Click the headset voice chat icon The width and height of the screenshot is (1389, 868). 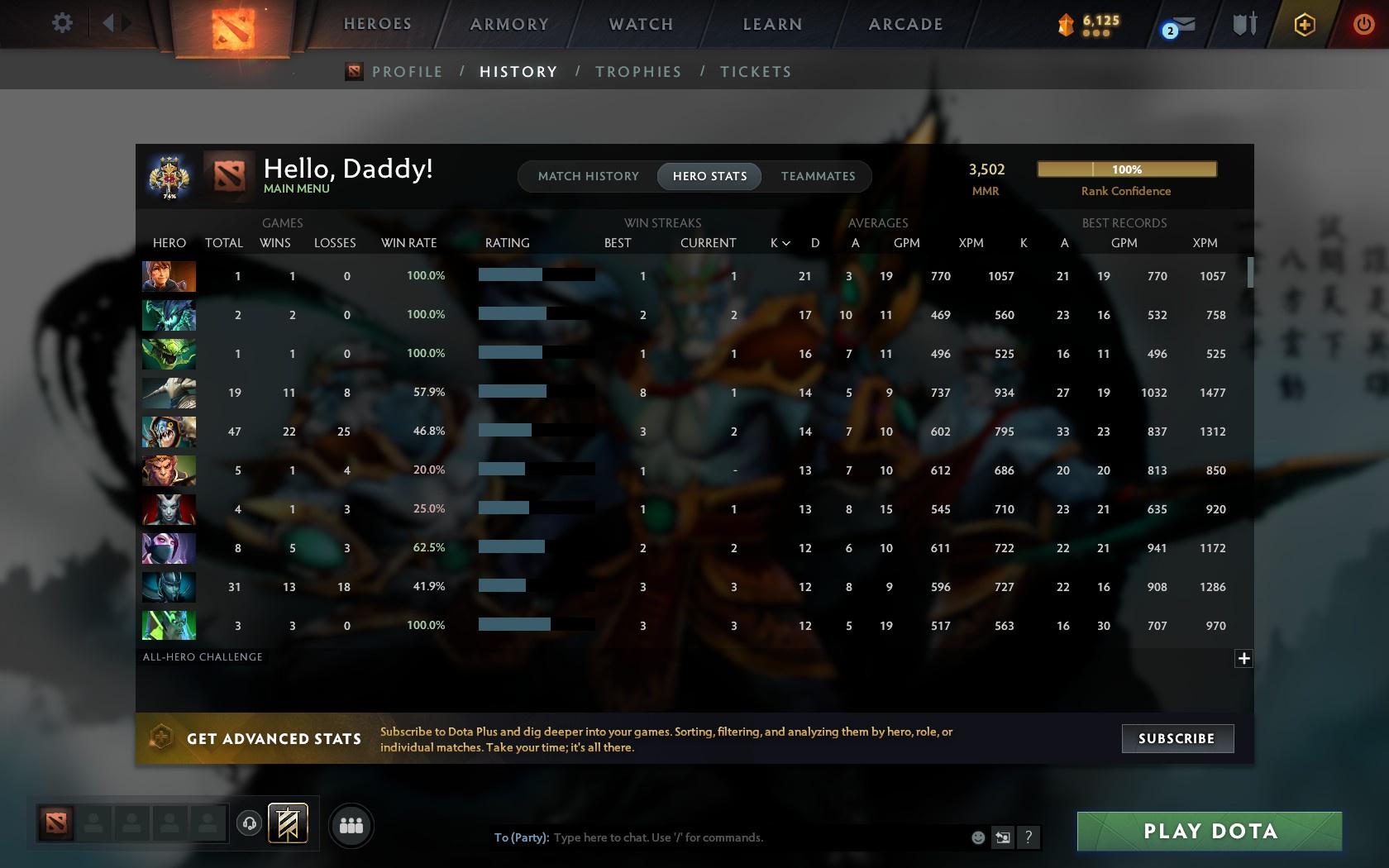click(250, 823)
